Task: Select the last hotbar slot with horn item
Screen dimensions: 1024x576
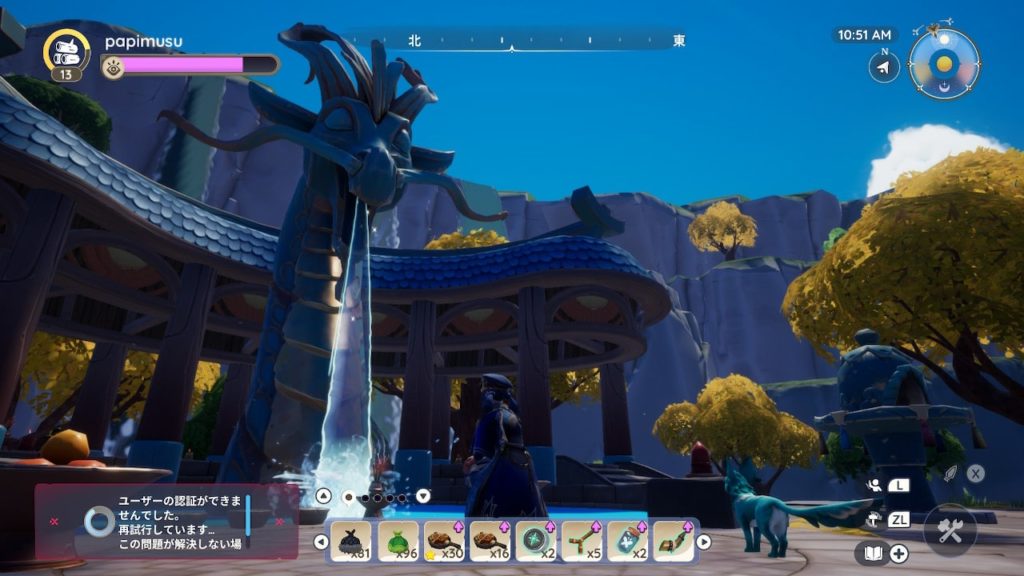Action: point(673,541)
